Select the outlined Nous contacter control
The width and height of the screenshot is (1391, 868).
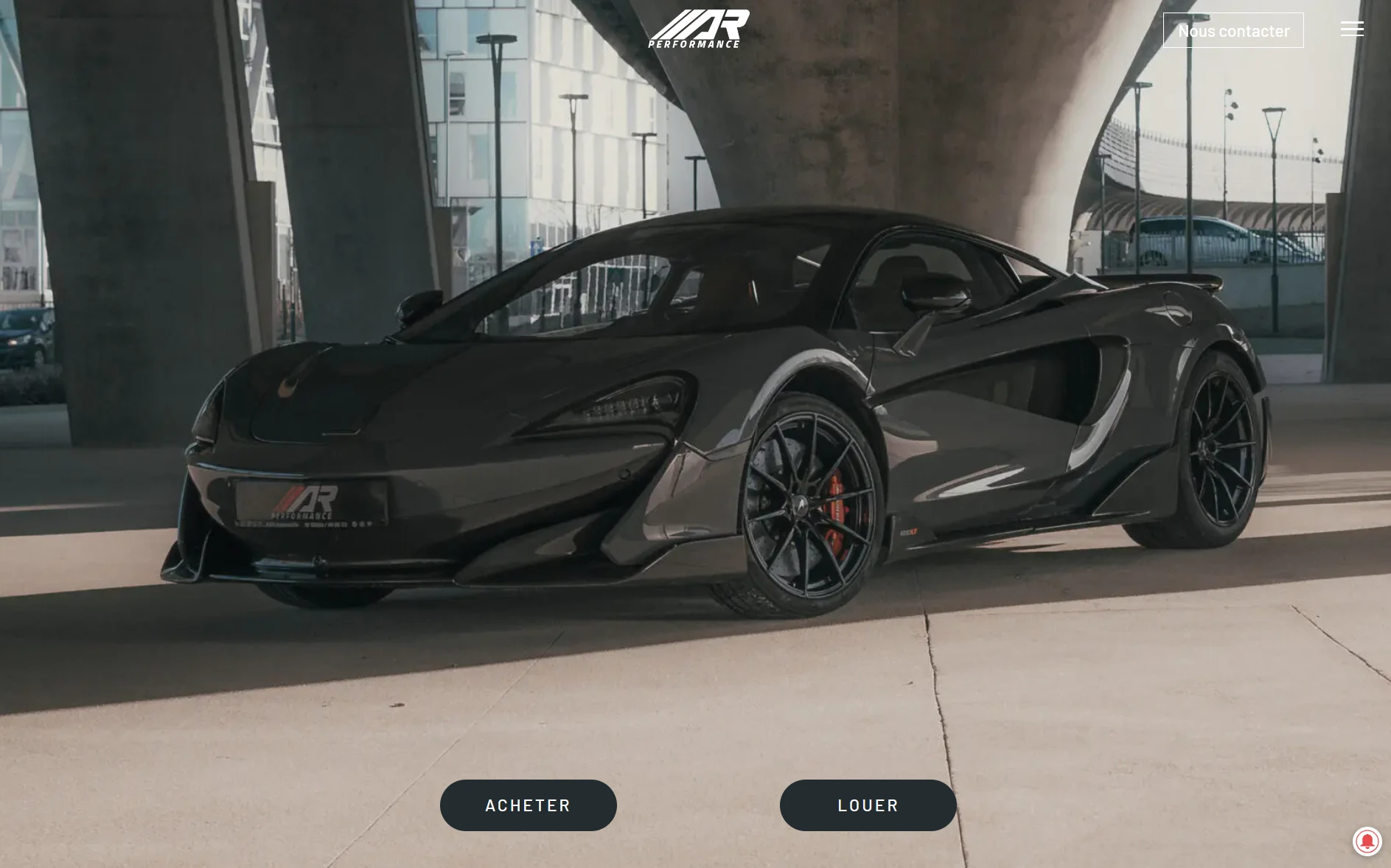coord(1234,29)
